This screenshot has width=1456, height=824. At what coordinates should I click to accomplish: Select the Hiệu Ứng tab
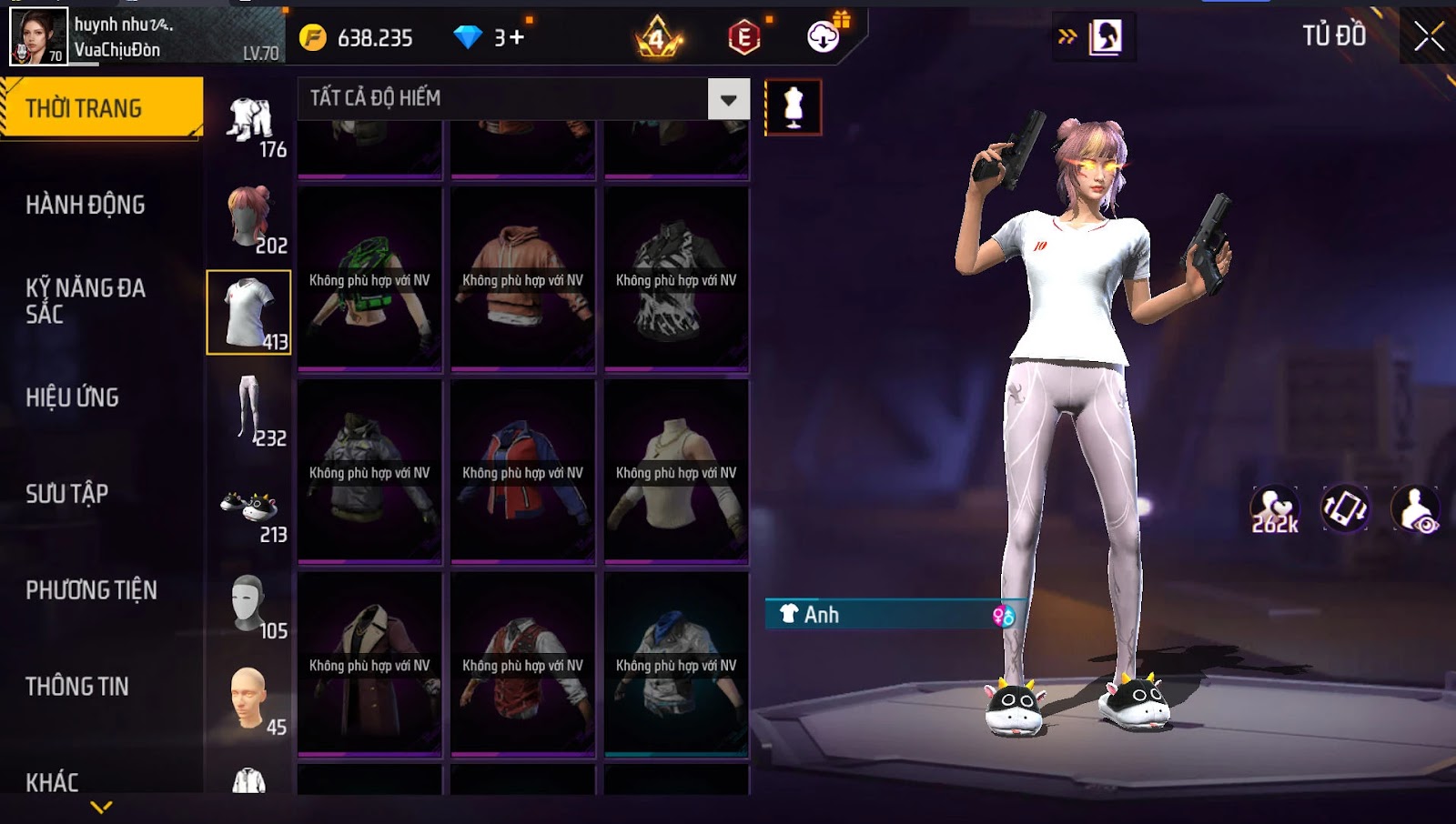point(73,397)
